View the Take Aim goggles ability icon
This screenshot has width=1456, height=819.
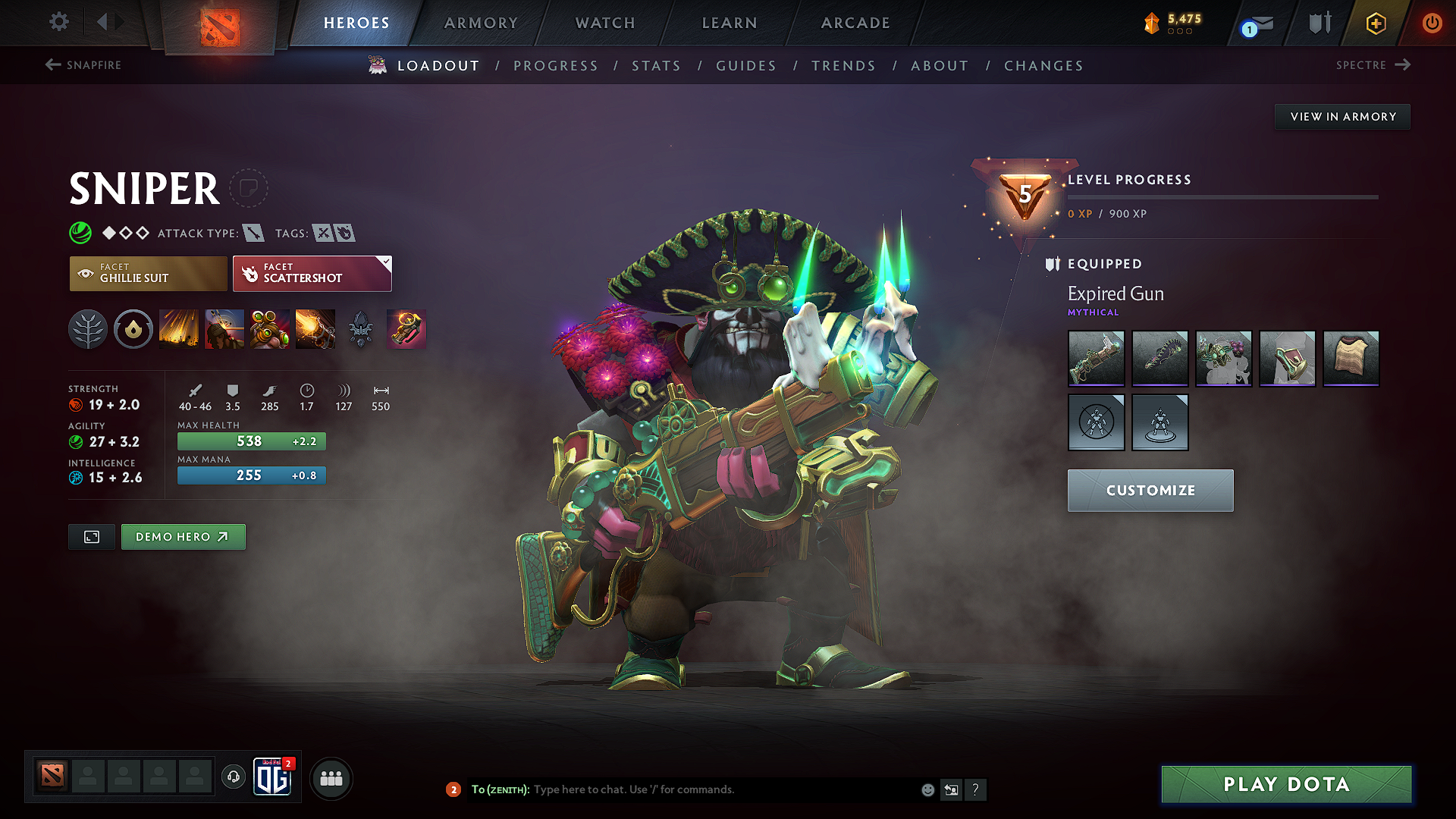pos(270,329)
